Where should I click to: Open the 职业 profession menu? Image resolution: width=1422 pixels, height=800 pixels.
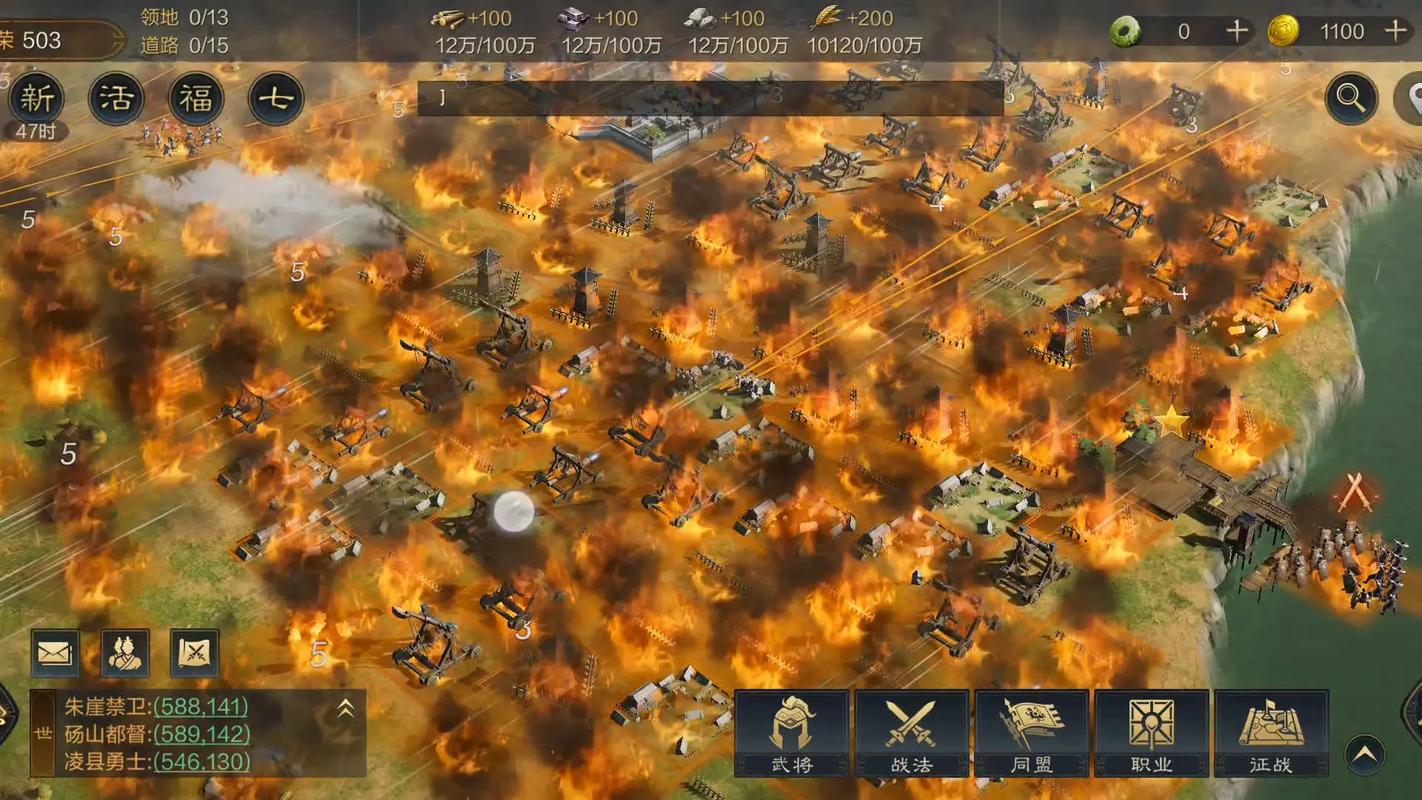(1151, 733)
